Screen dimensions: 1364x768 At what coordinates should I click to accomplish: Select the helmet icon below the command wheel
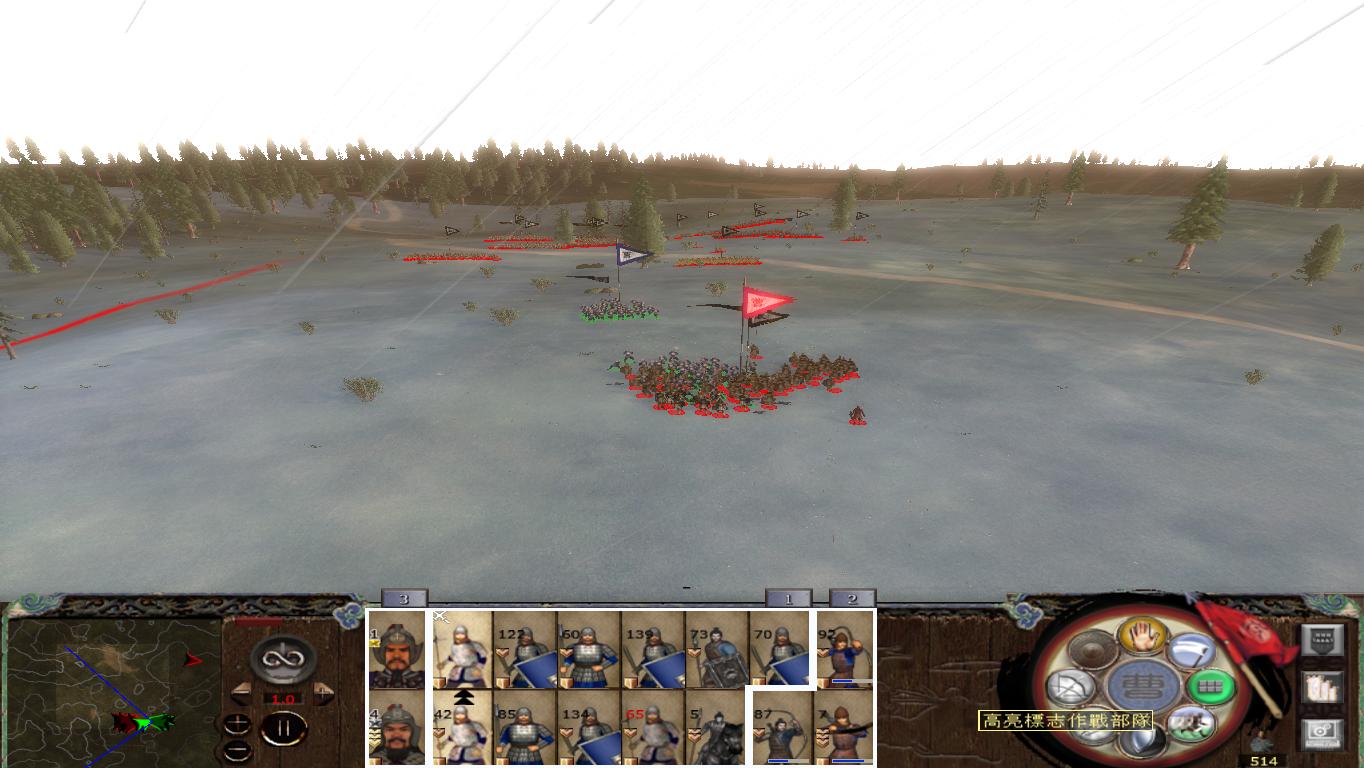click(1143, 742)
